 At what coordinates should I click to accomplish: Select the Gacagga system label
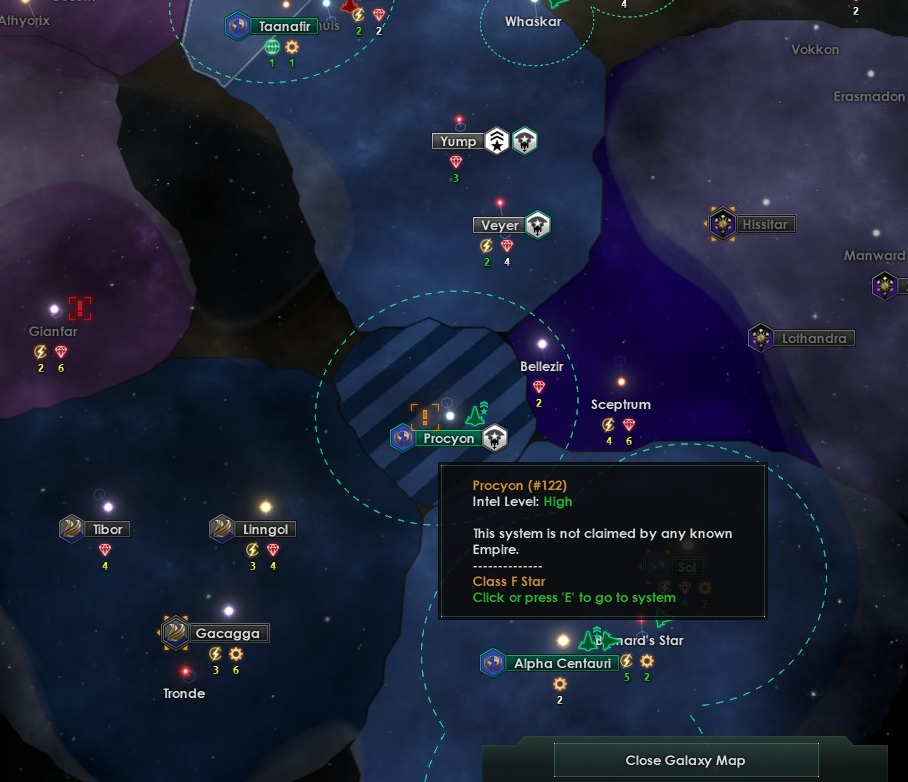pos(227,633)
